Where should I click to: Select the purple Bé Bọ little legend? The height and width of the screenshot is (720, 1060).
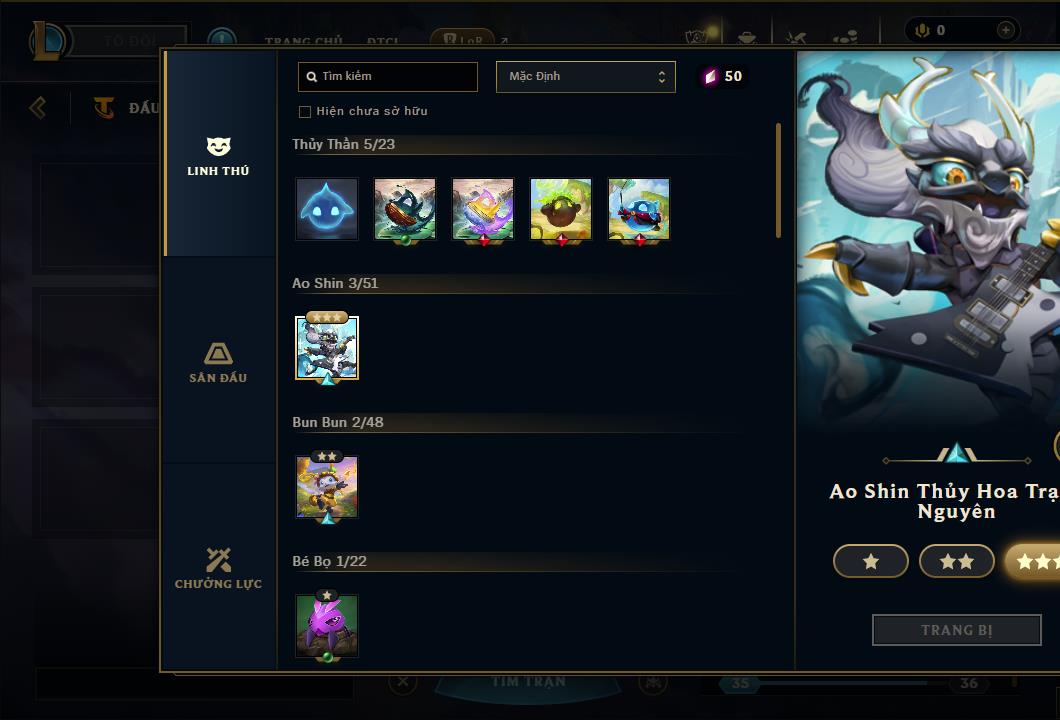(327, 626)
